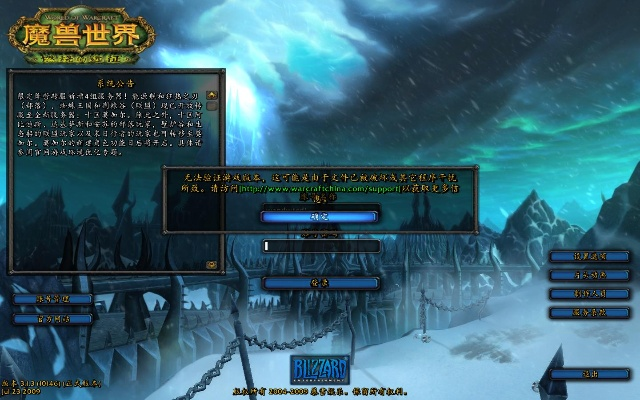
Task: Open the 服务条款 terms of service
Action: point(589,313)
